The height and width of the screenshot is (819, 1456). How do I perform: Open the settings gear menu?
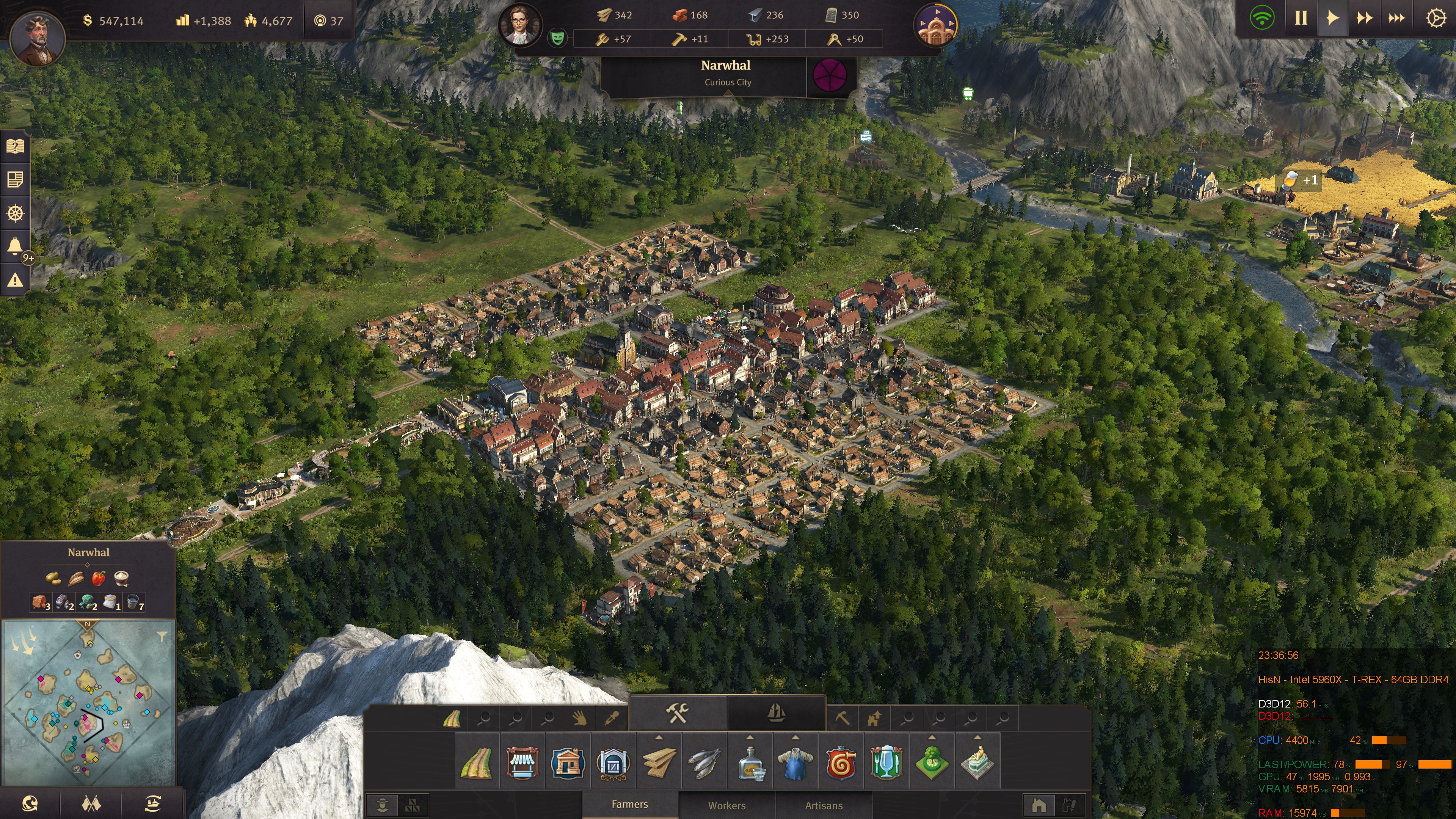point(1436,18)
